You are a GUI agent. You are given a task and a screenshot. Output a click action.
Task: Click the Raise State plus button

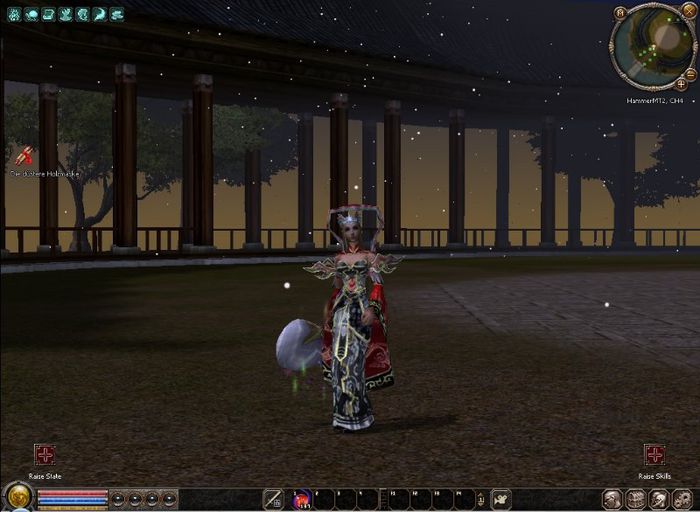(x=44, y=455)
